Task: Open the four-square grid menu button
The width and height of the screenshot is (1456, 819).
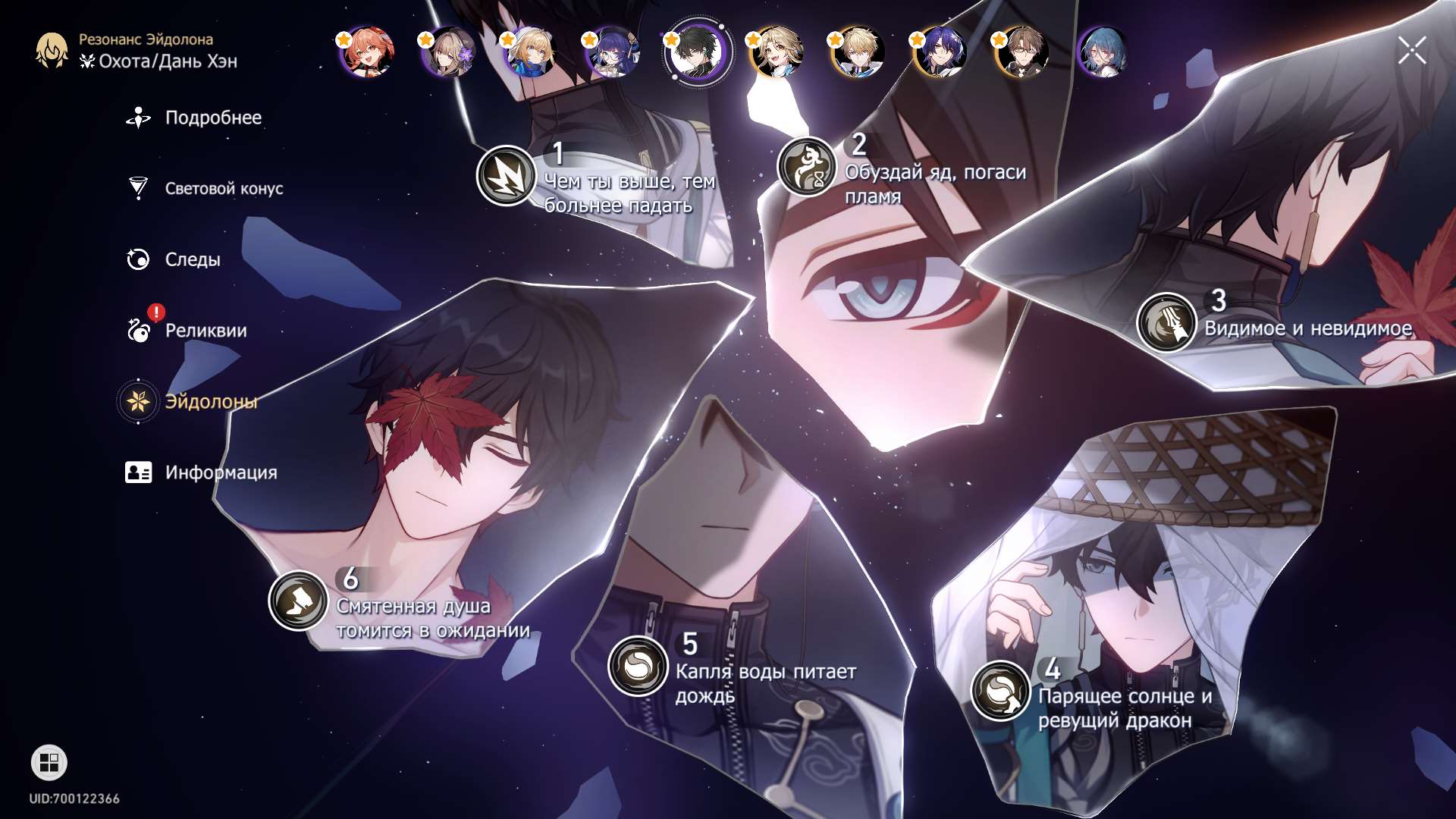Action: 49,763
